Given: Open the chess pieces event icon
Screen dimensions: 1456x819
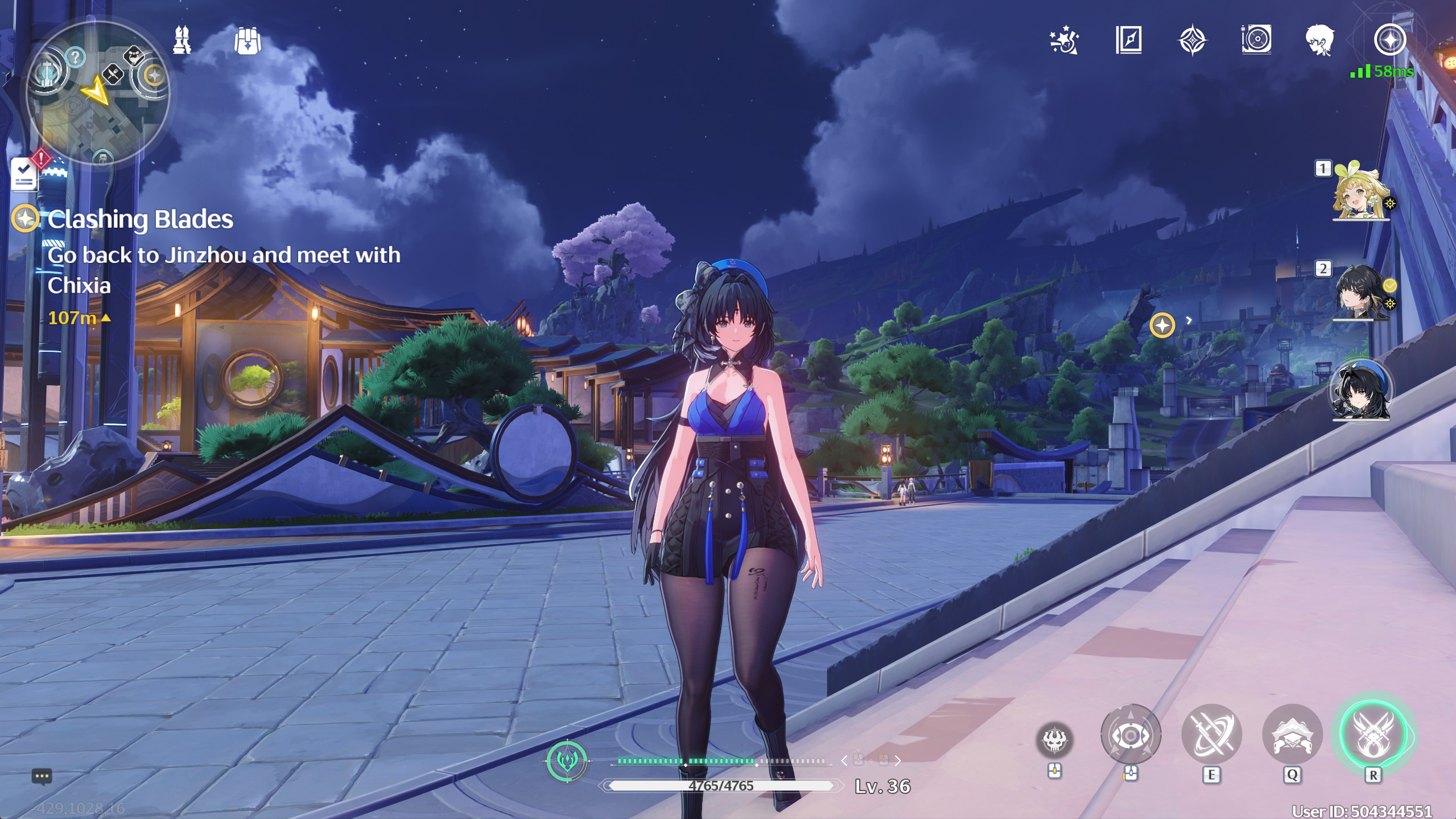Looking at the screenshot, I should [x=182, y=40].
